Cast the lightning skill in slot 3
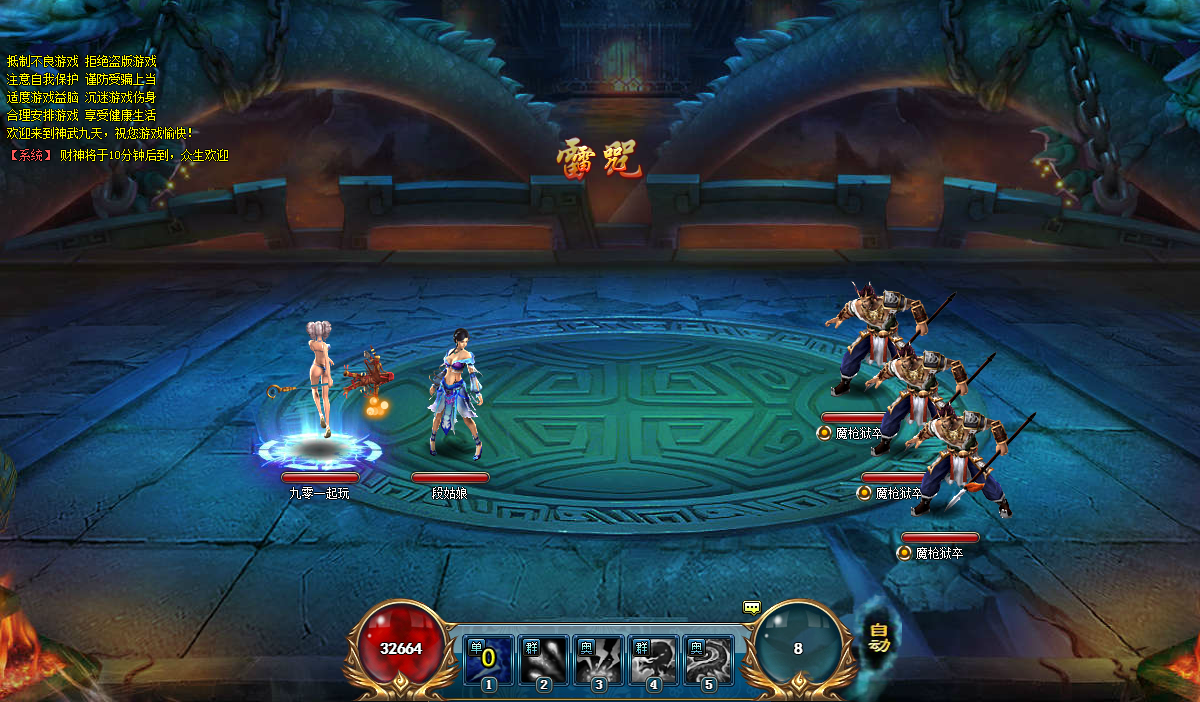The width and height of the screenshot is (1200, 702). (599, 660)
